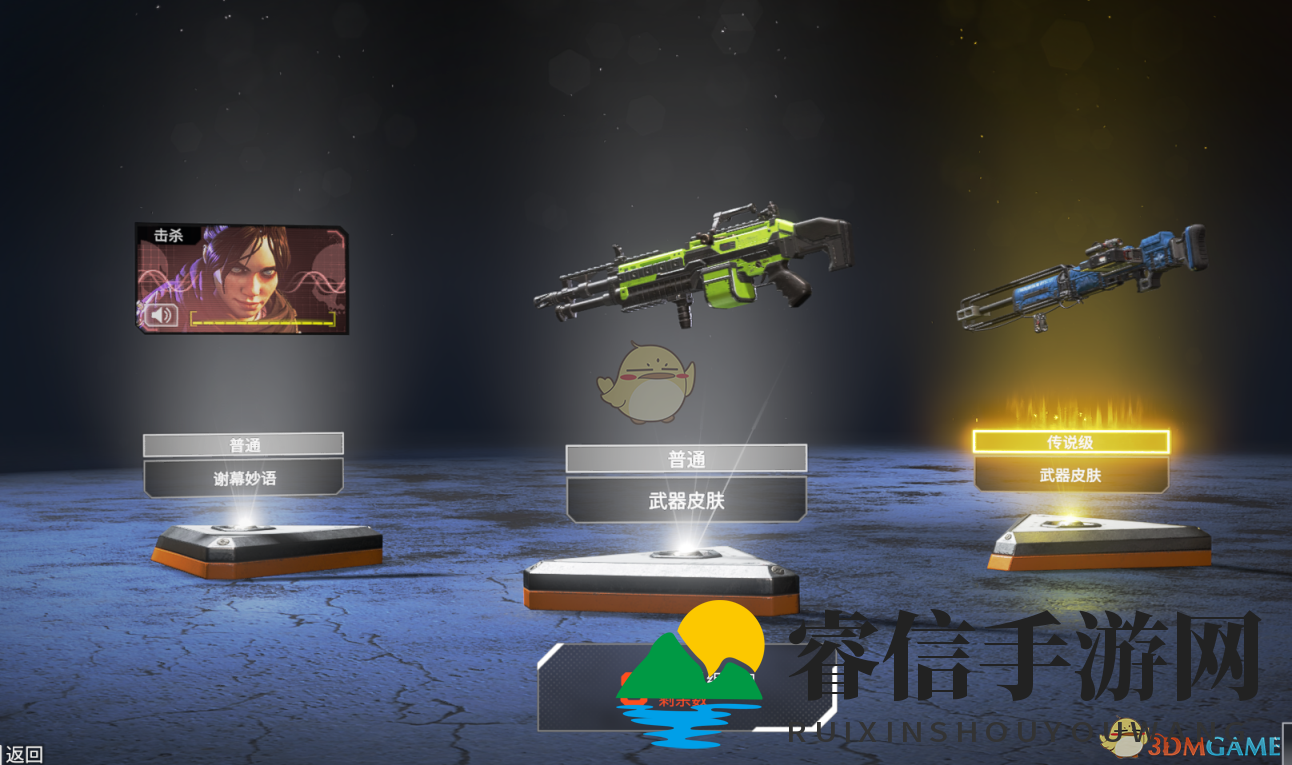1292x765 pixels.
Task: Expand the middle 普通 banner above 武器皮肤
Action: coord(687,459)
